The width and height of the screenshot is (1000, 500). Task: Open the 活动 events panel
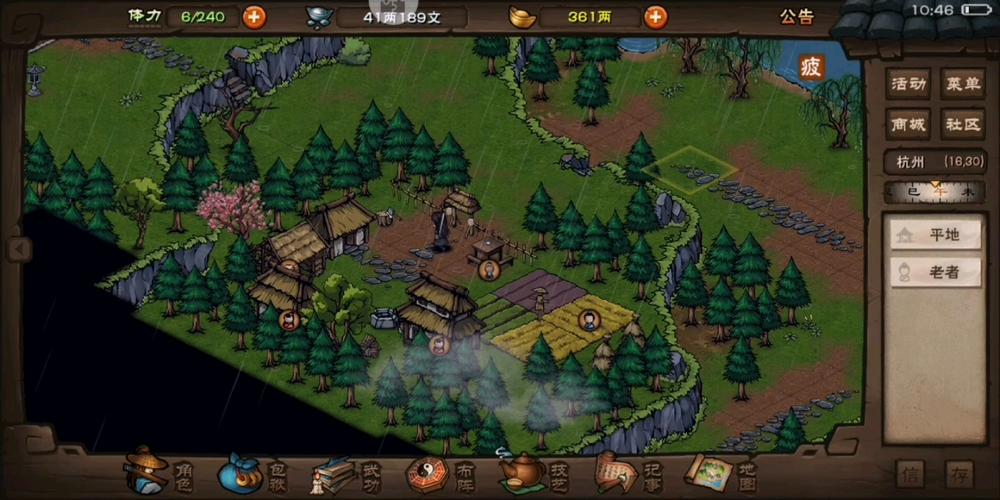coord(907,84)
